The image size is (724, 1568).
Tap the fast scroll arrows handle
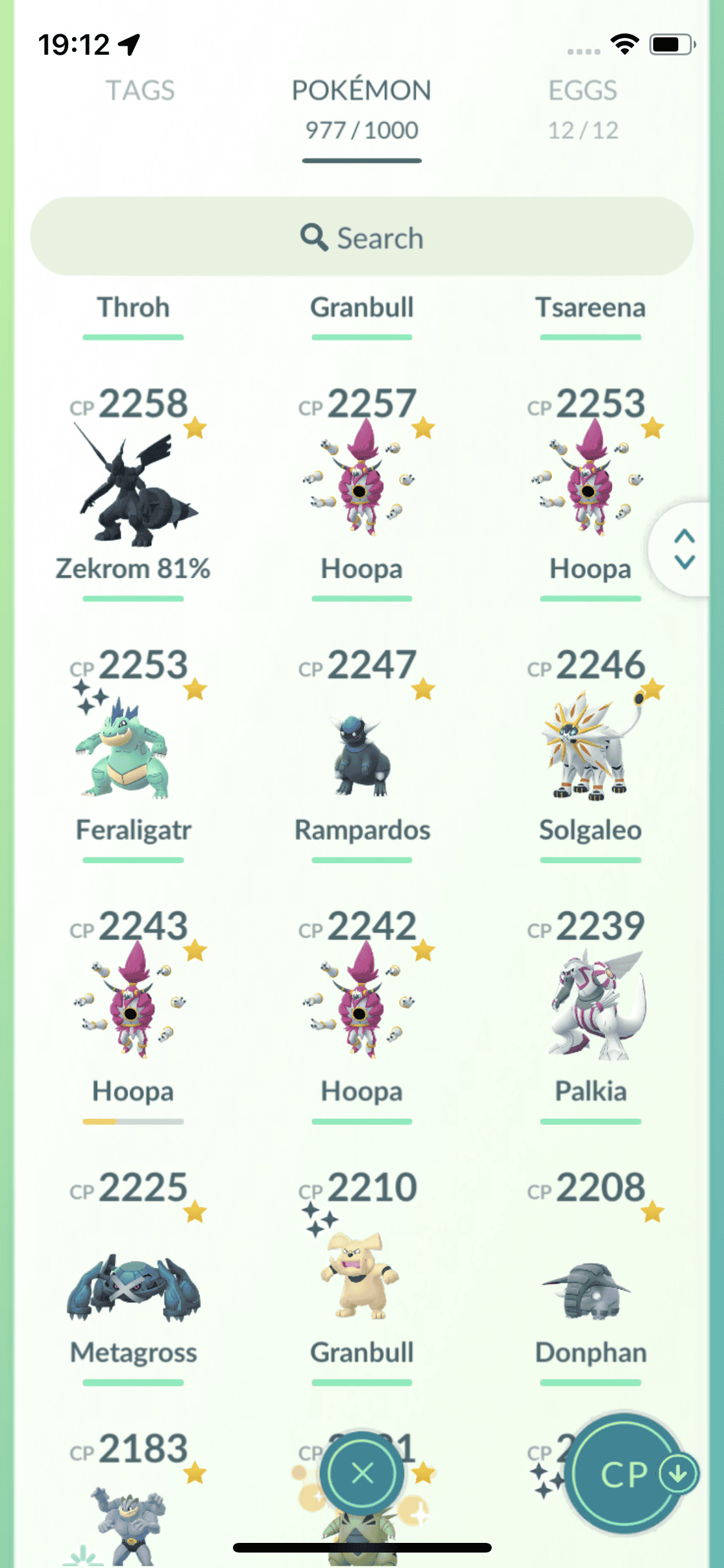tap(684, 549)
